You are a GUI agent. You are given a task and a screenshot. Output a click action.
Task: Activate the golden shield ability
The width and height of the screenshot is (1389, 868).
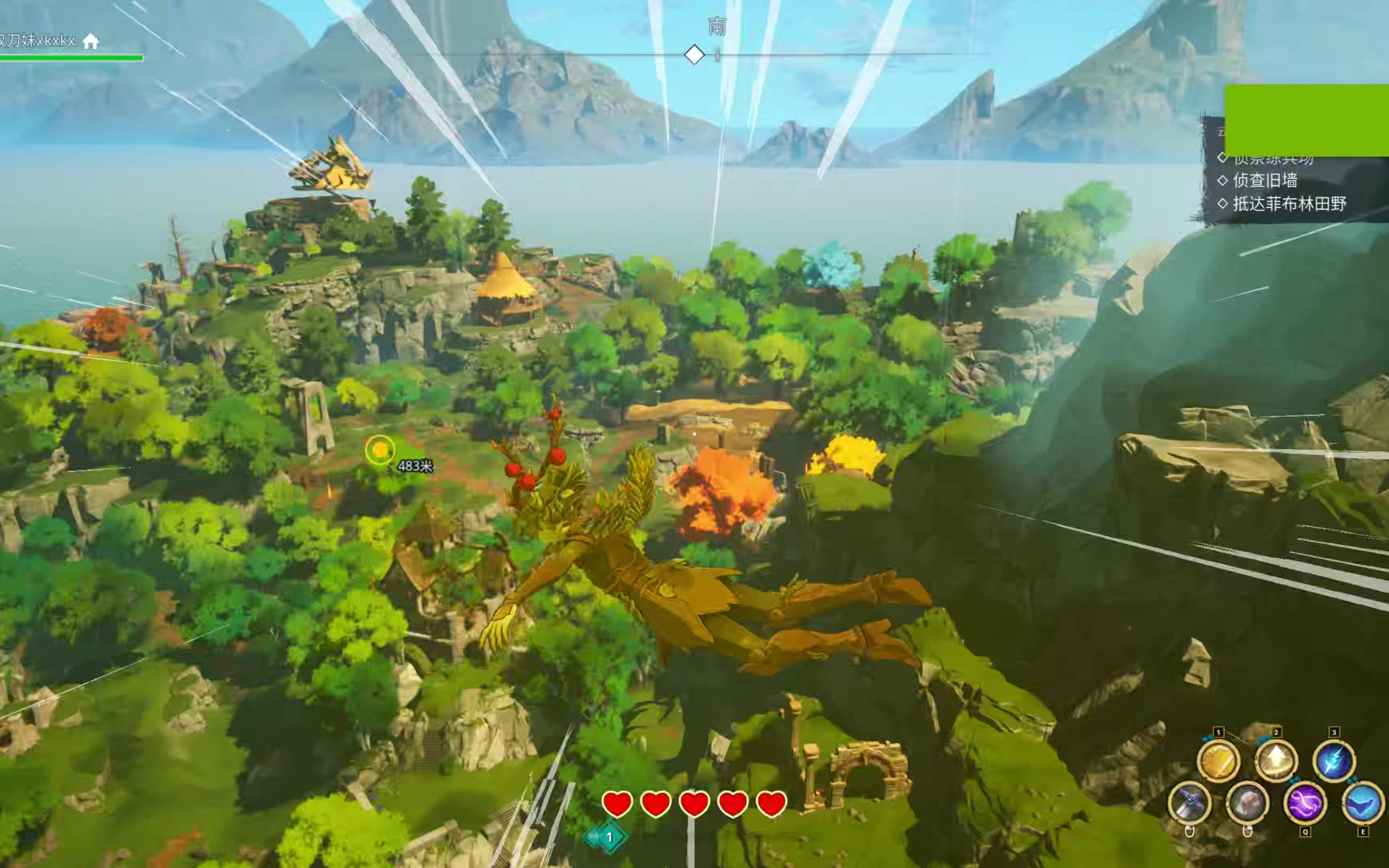(x=1218, y=762)
